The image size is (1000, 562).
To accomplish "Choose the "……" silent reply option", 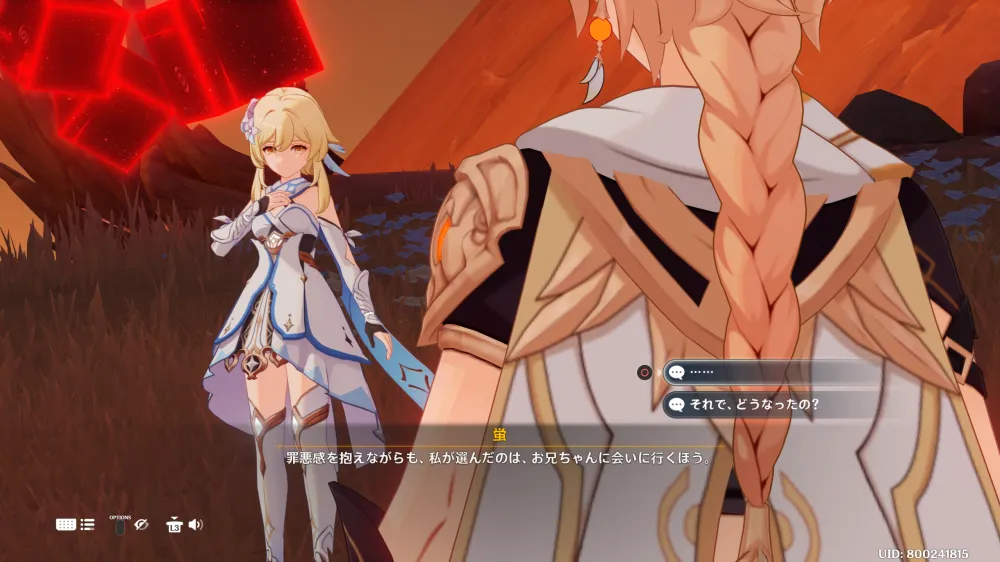I will (x=760, y=372).
